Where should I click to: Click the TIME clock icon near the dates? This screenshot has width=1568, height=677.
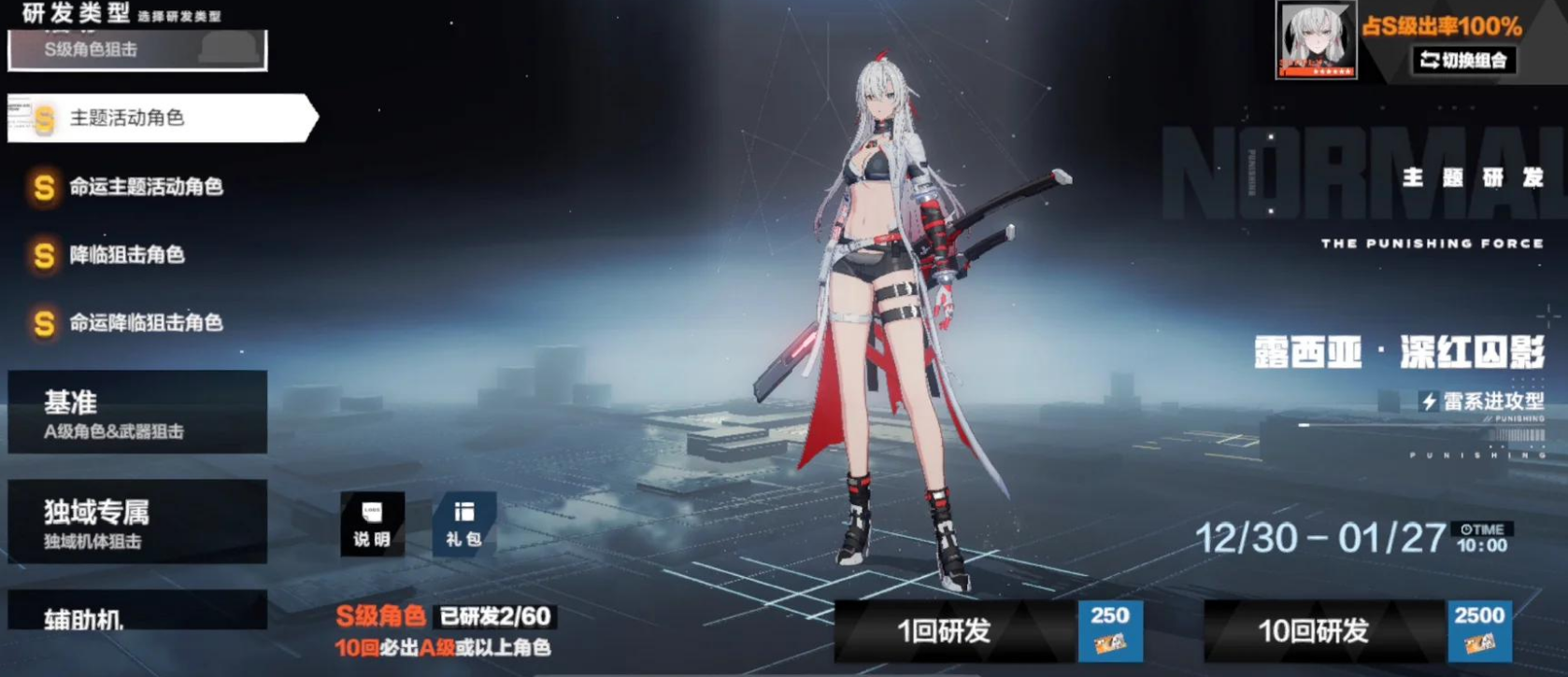tap(1467, 531)
